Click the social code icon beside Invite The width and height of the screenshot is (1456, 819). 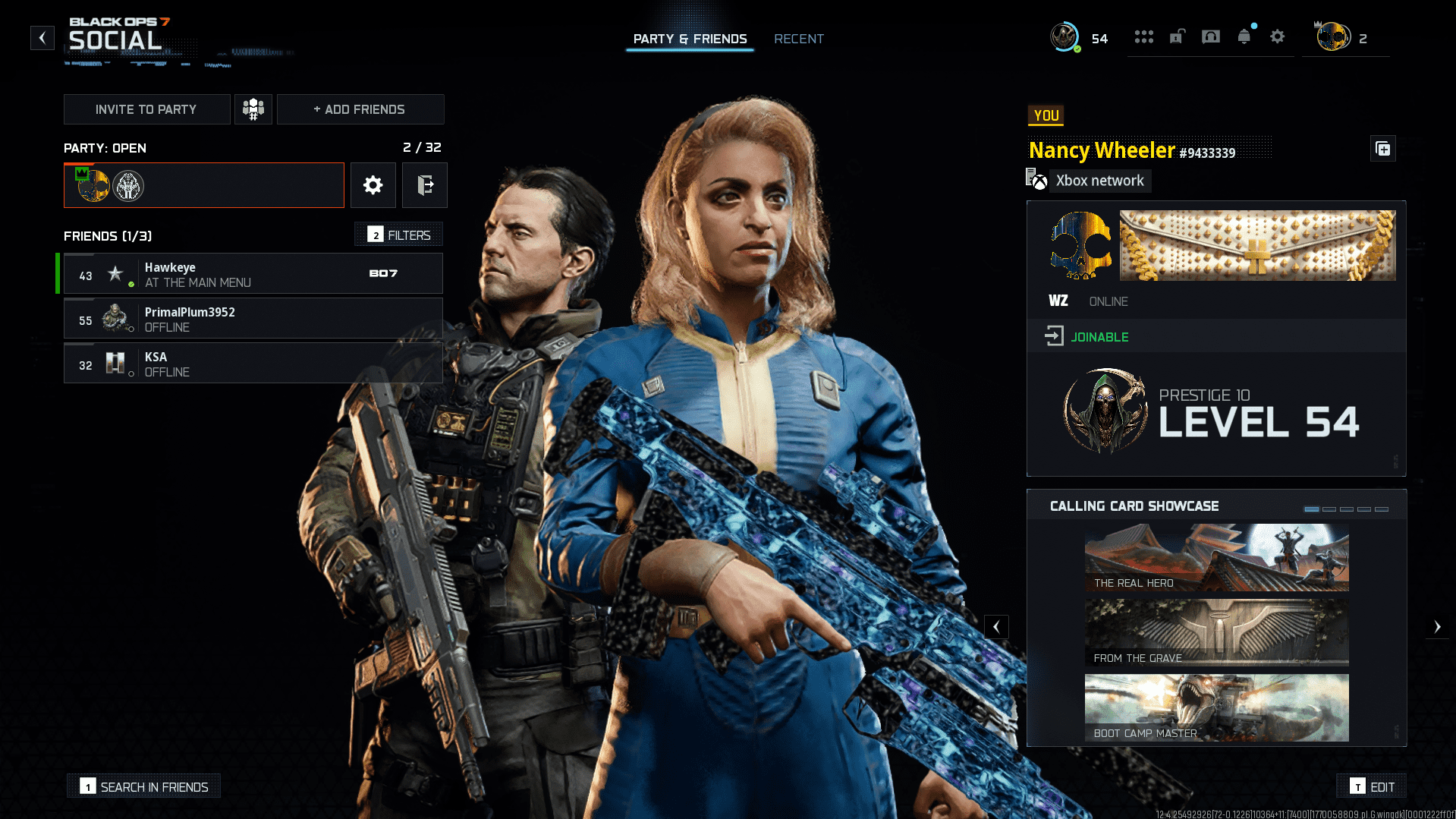pyautogui.click(x=253, y=109)
